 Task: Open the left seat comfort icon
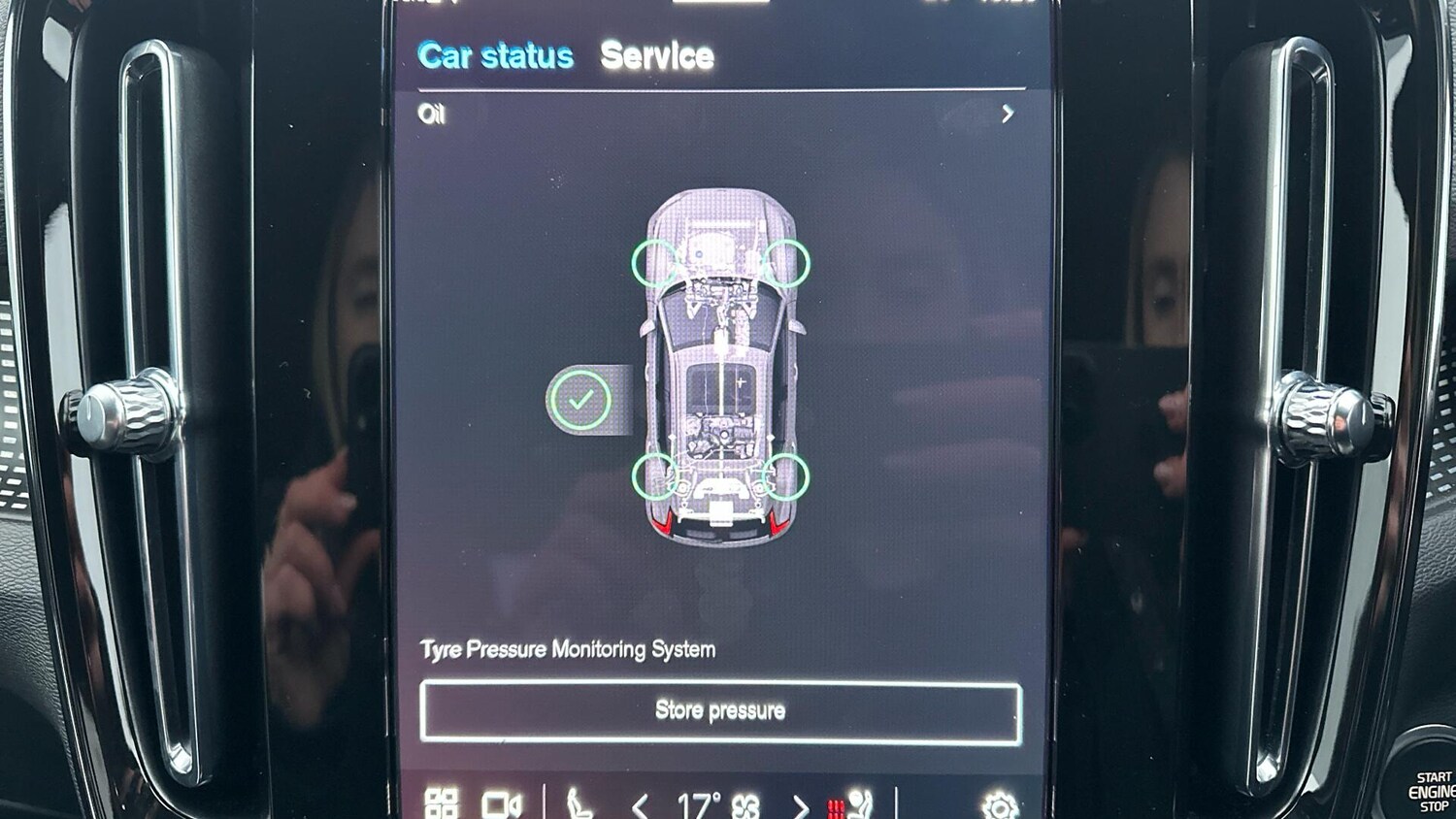(x=579, y=804)
